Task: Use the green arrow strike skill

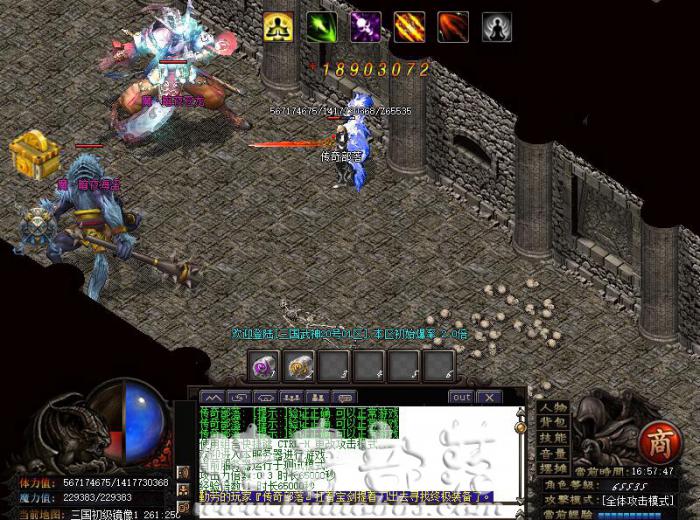Action: 322,27
